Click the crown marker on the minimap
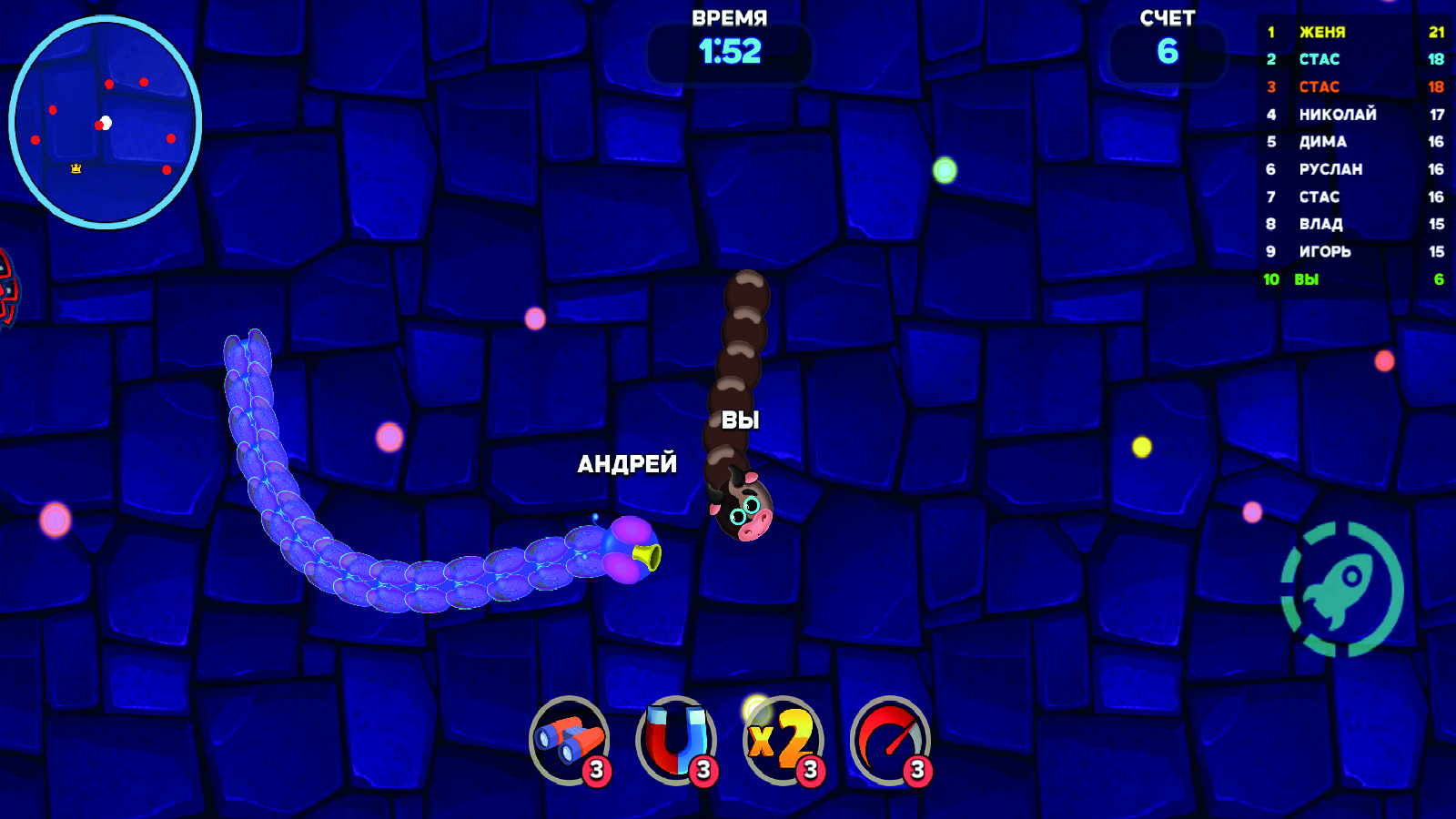The width and height of the screenshot is (1456, 819). (75, 167)
